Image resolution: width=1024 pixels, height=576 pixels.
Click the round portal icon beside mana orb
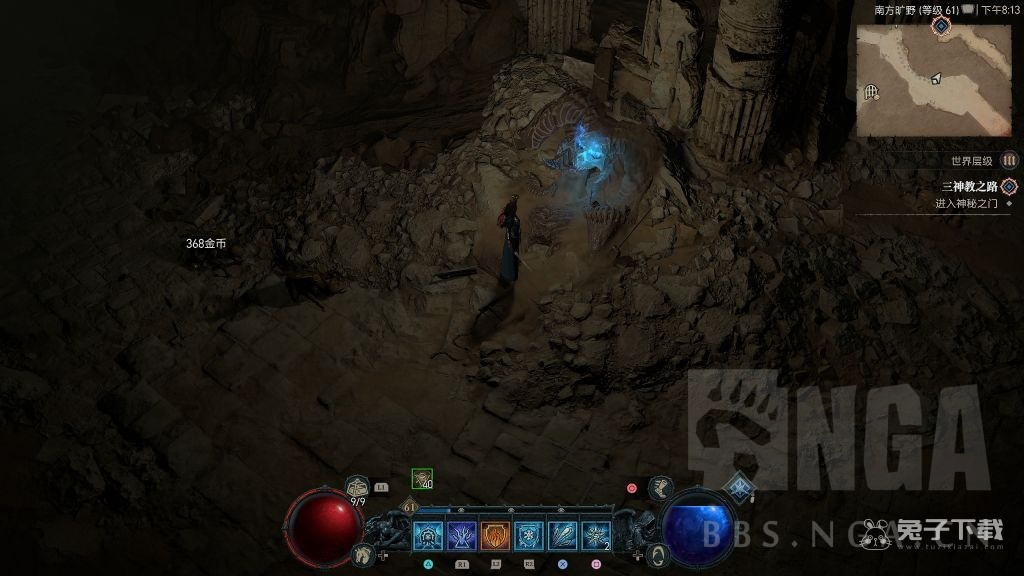(658, 555)
